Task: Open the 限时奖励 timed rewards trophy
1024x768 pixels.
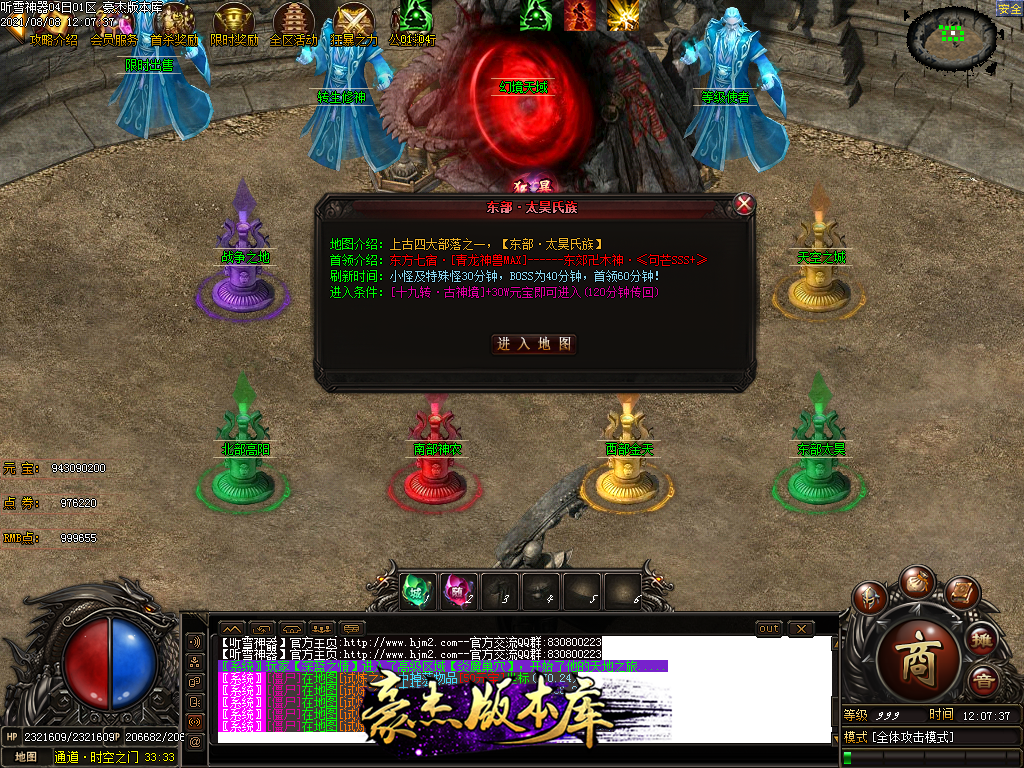Action: coord(234,24)
